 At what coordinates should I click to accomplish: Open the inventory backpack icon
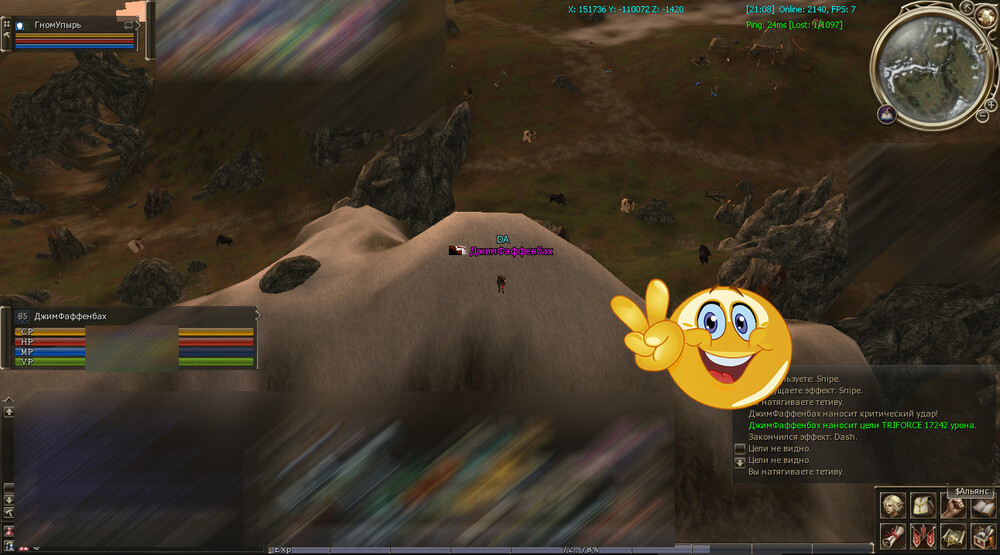(923, 506)
